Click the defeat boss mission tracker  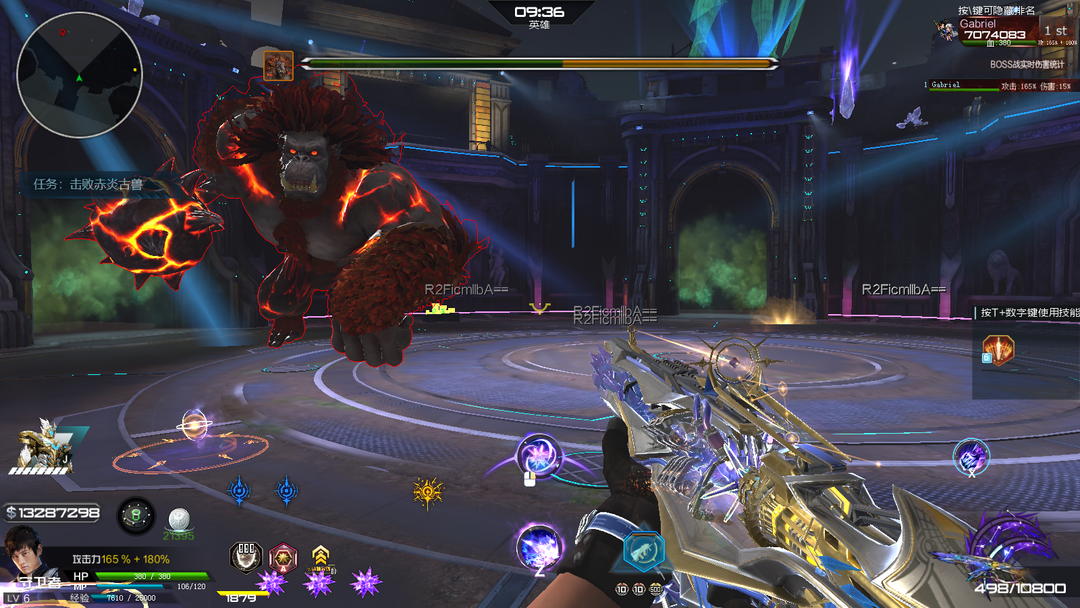(x=88, y=184)
